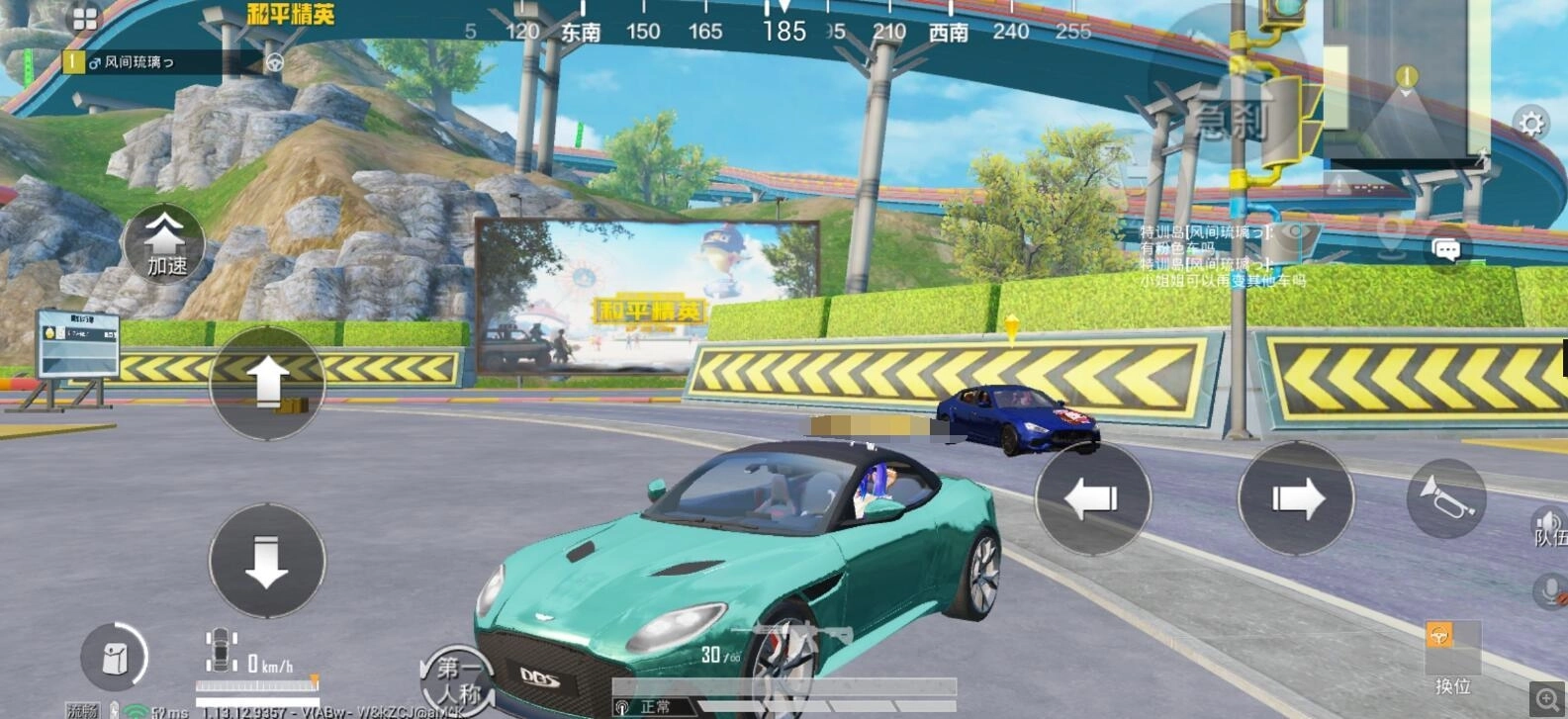
Task: Click the magnifier zoom icon
Action: point(1547,699)
